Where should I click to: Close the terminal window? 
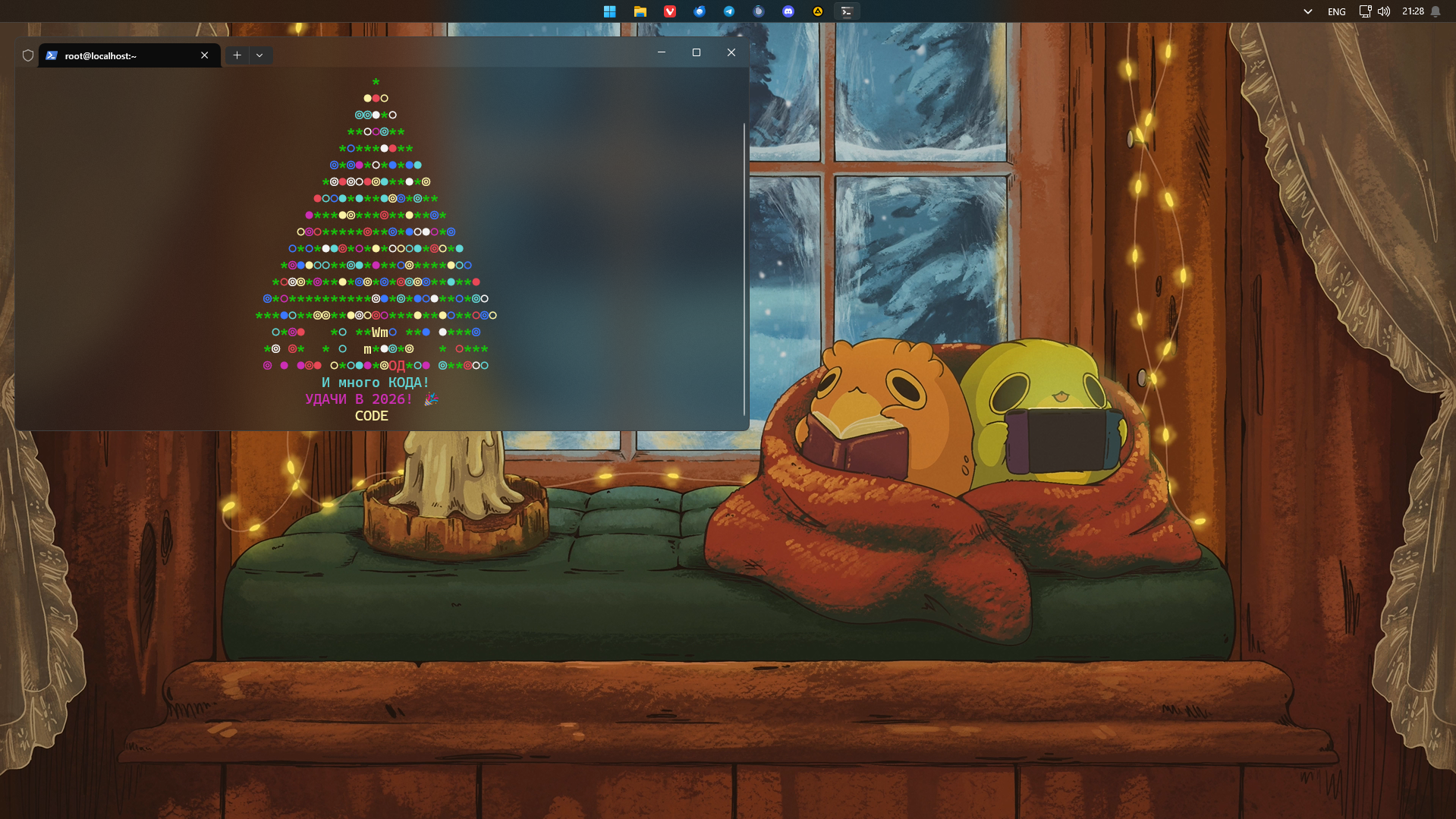[731, 52]
